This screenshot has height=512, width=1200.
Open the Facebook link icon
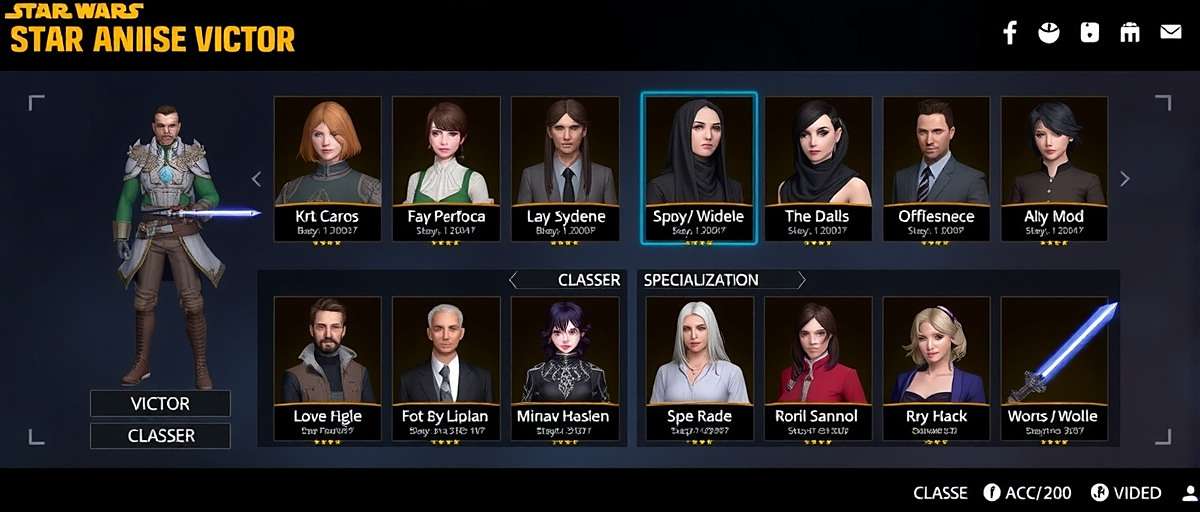(1010, 32)
